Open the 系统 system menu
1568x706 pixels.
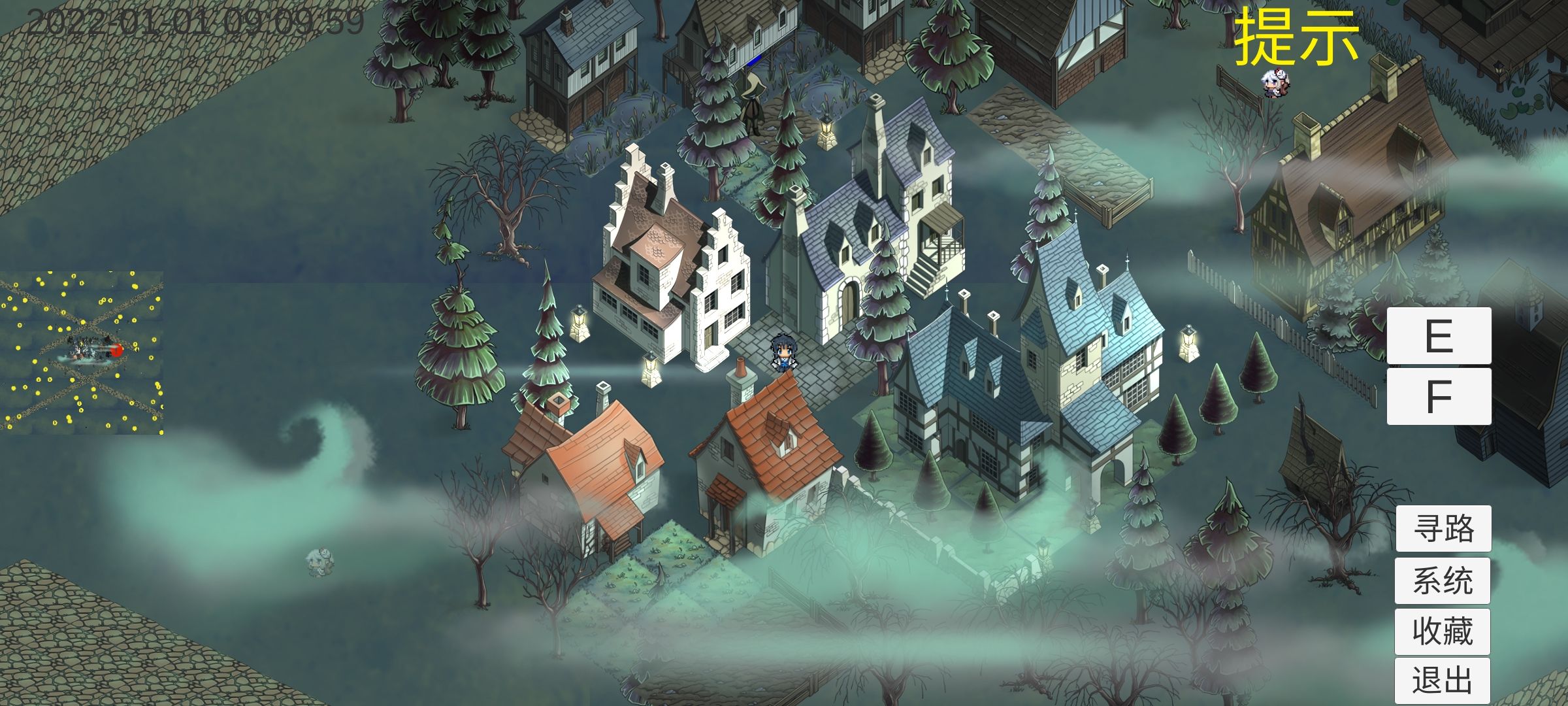pos(1443,580)
